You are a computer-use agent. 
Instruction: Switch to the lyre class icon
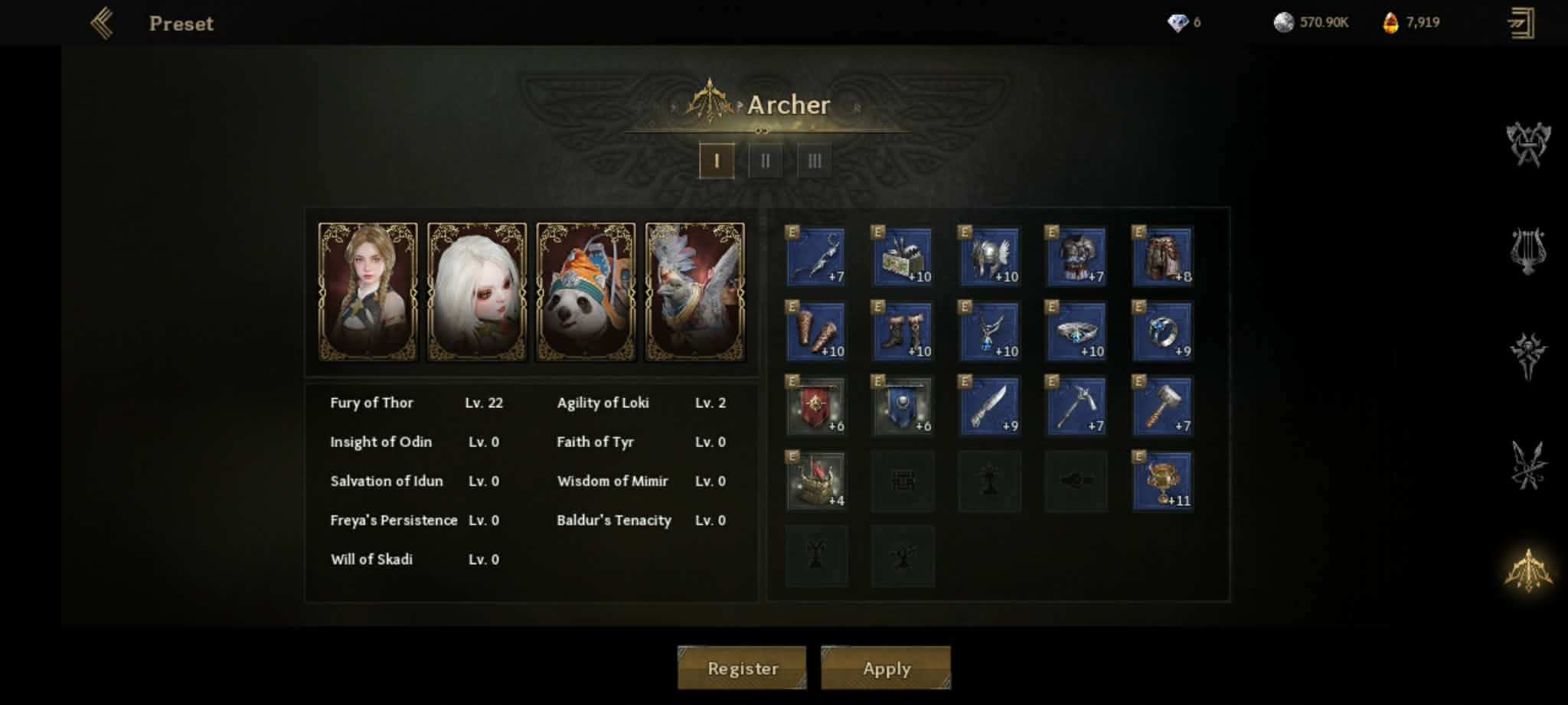(1528, 251)
